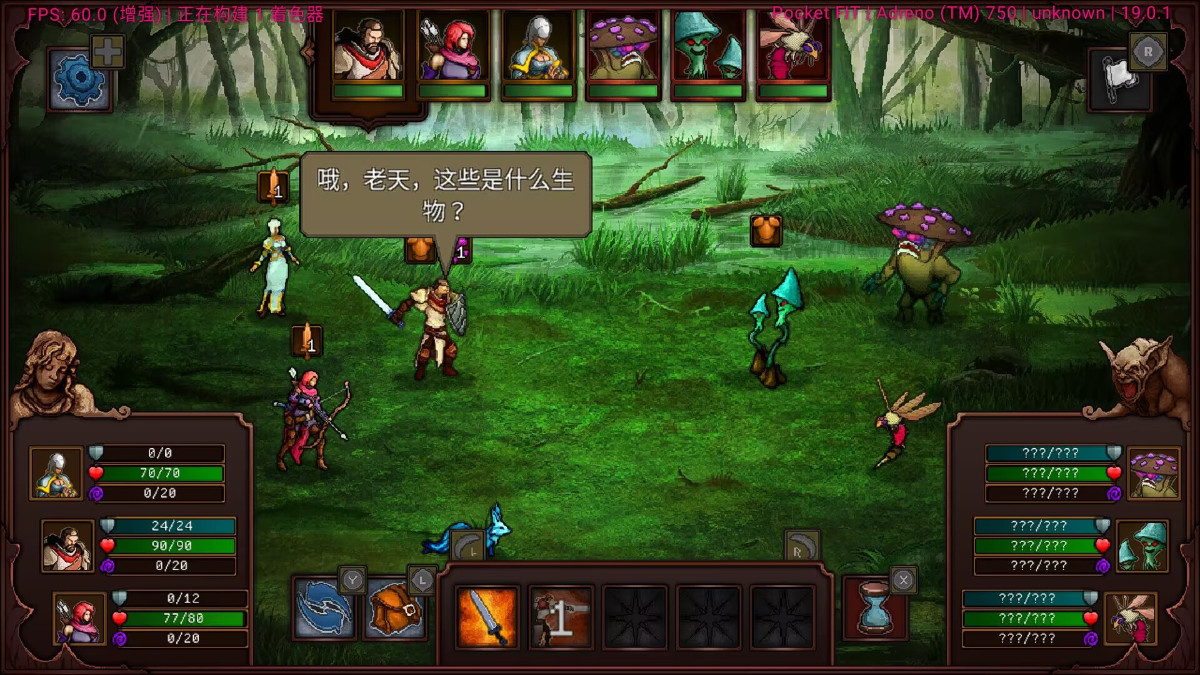Open the gear settings menu
The height and width of the screenshot is (675, 1200).
(x=78, y=80)
